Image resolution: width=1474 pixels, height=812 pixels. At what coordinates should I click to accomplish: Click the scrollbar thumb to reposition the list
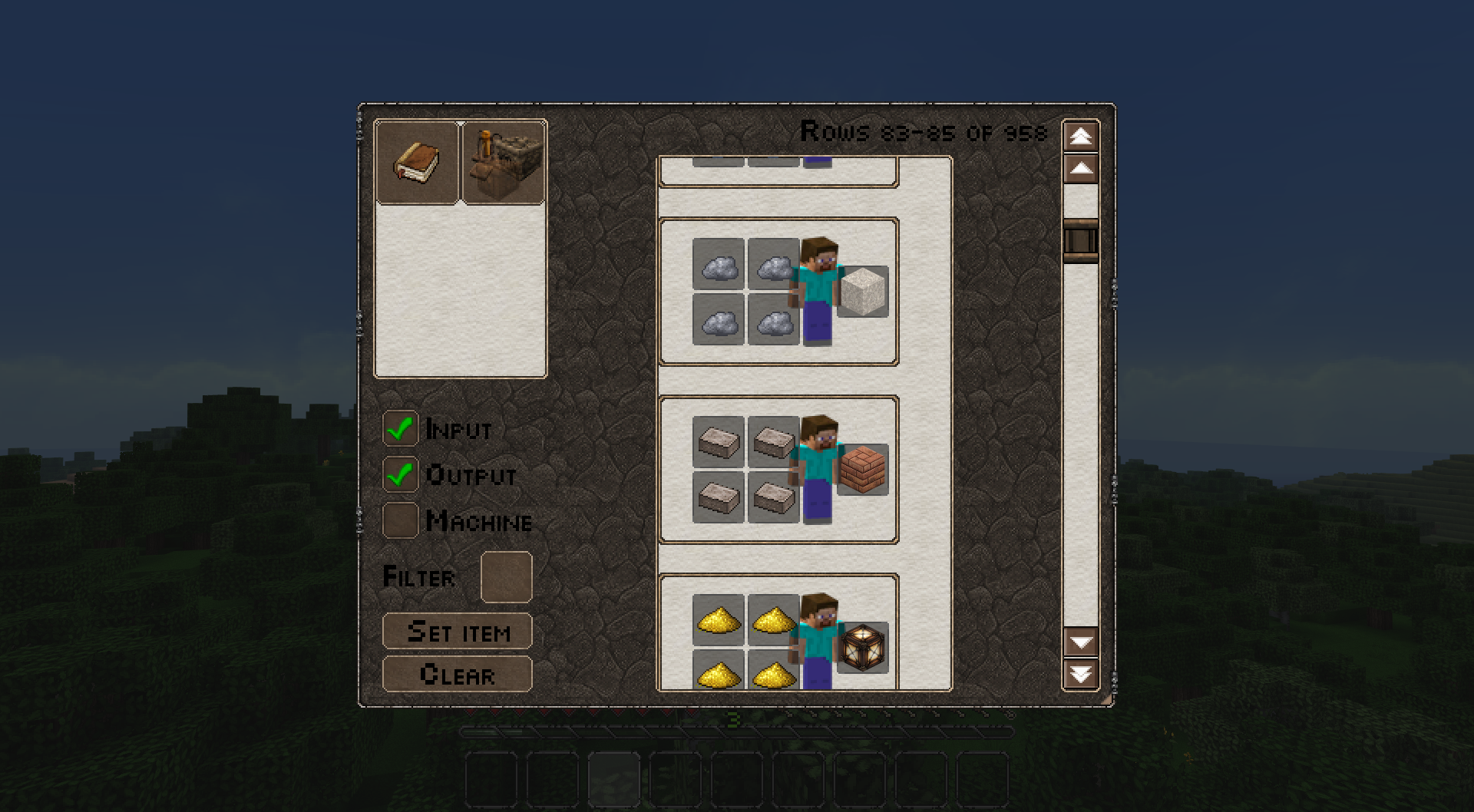1082,240
